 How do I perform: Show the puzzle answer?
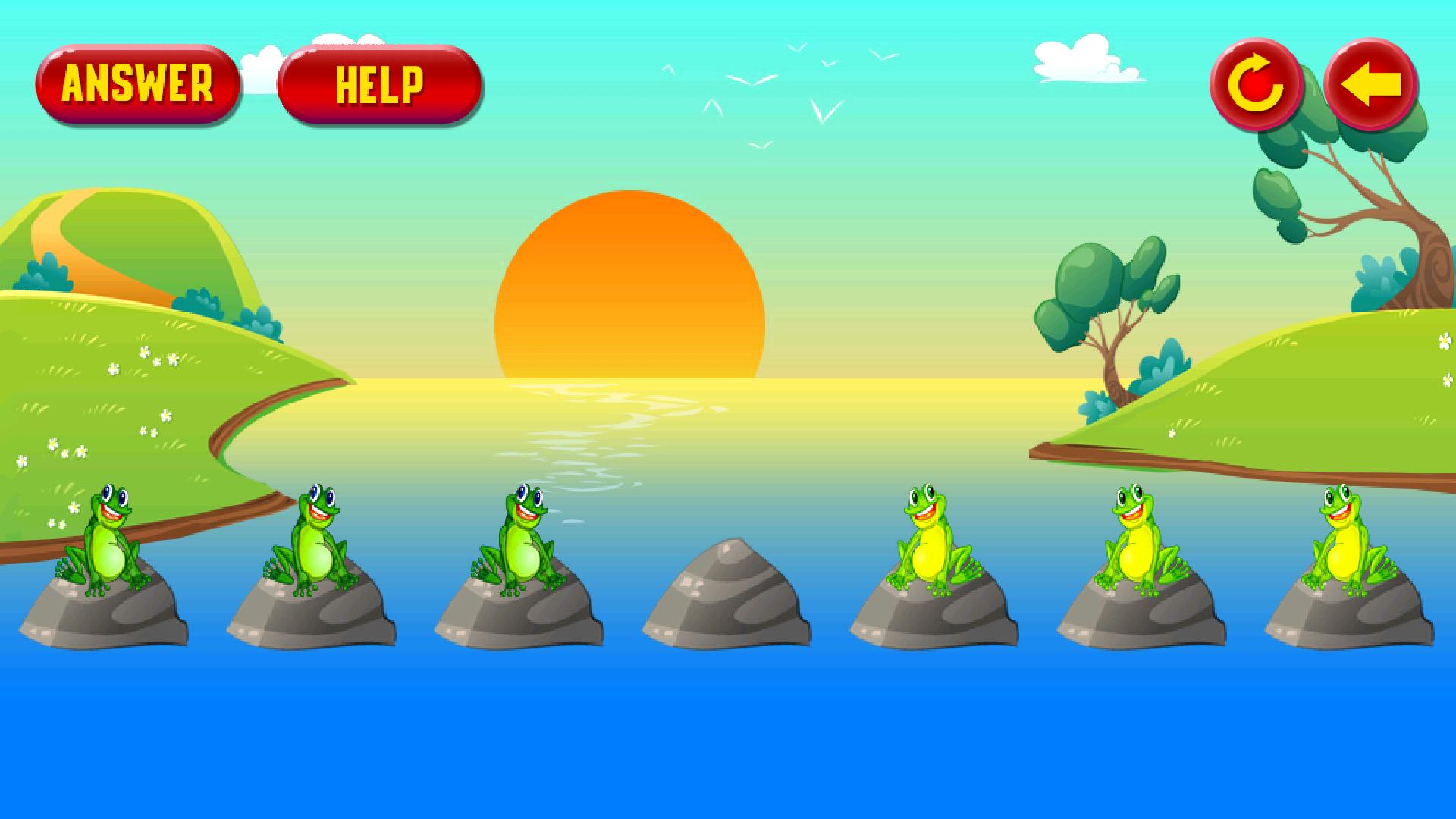138,83
